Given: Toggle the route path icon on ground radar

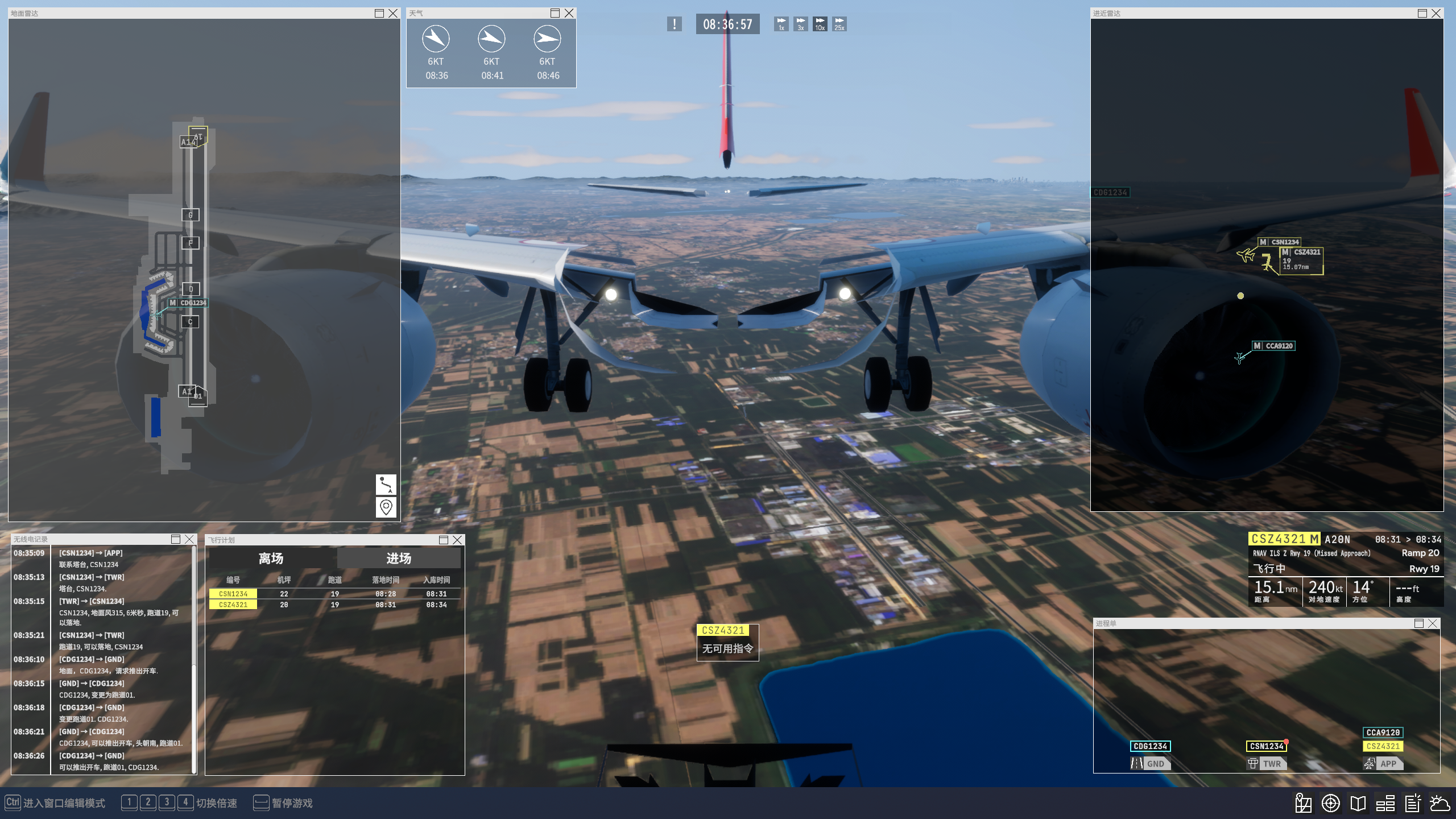Looking at the screenshot, I should click(386, 485).
